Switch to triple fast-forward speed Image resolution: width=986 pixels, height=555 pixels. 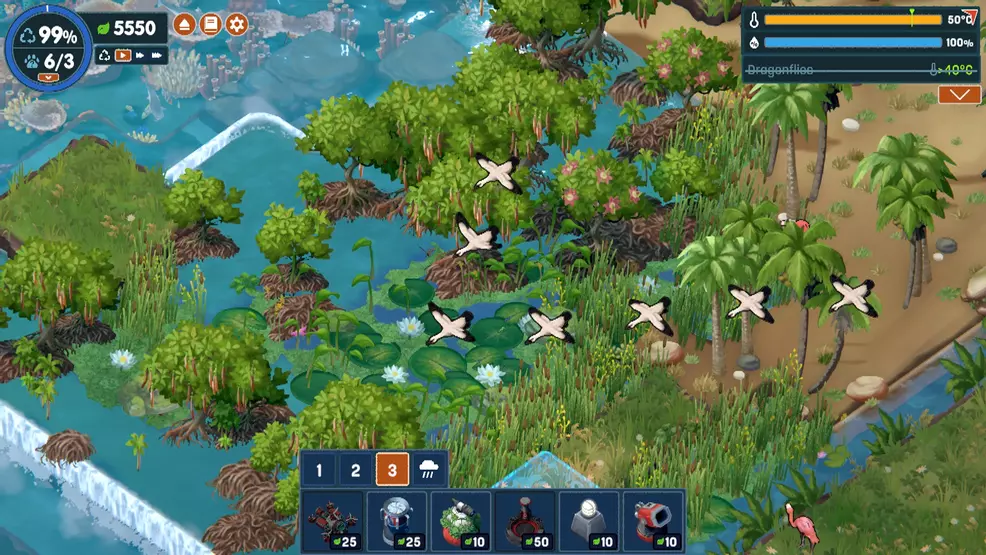pyautogui.click(x=156, y=56)
